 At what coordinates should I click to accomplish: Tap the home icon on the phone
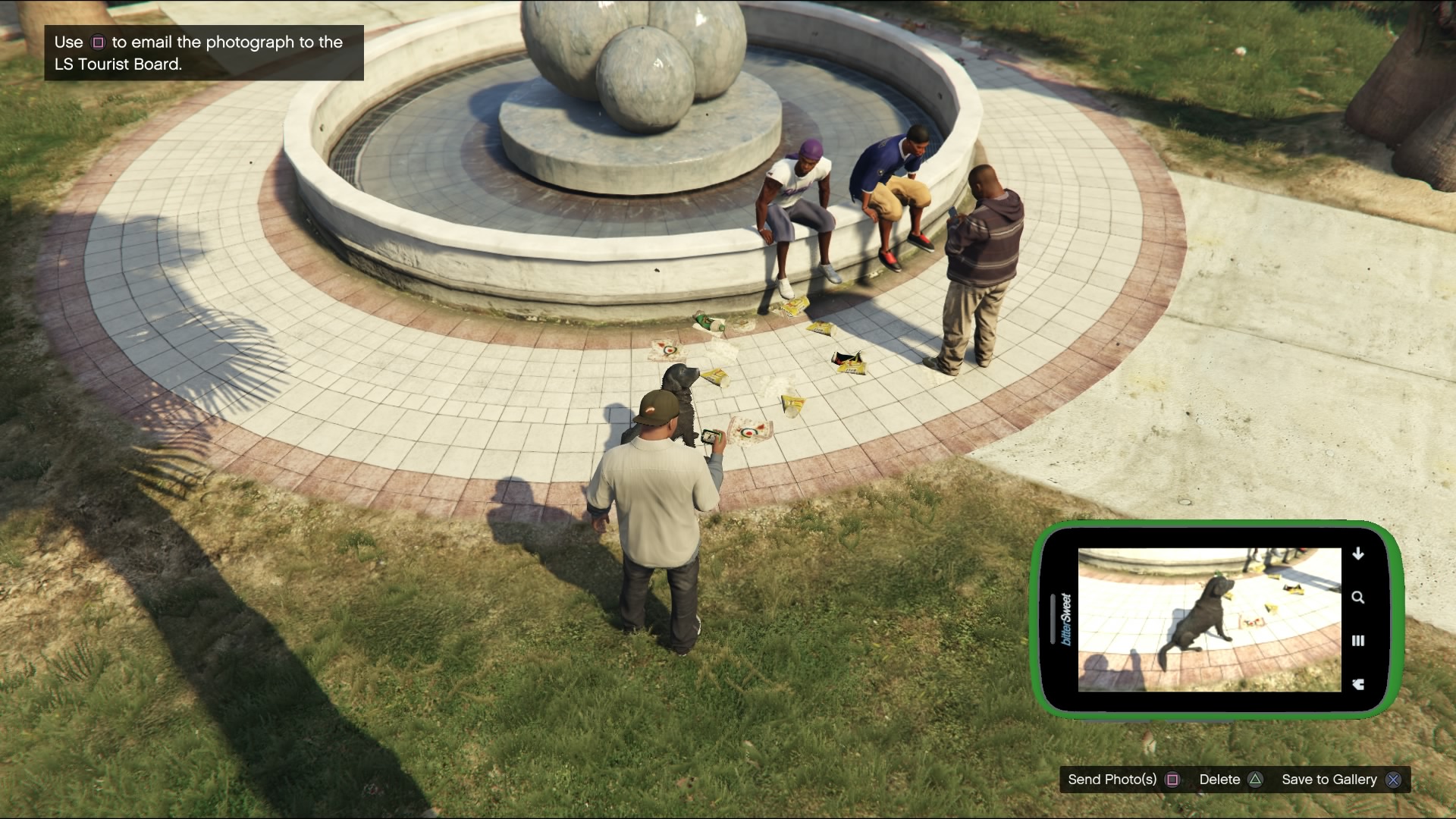1358,684
